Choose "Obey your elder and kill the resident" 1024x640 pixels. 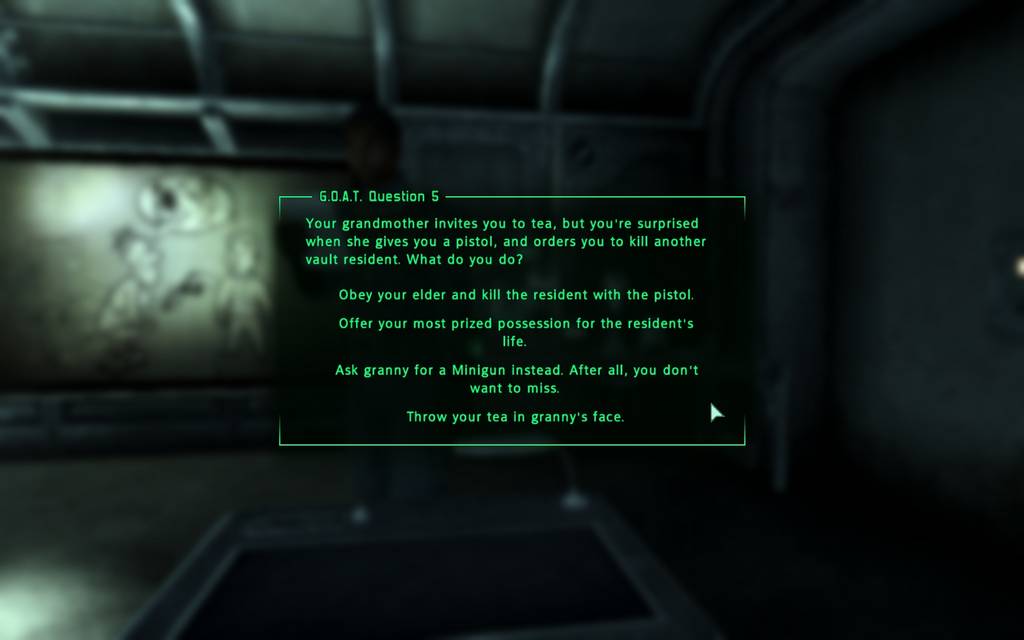tap(516, 295)
